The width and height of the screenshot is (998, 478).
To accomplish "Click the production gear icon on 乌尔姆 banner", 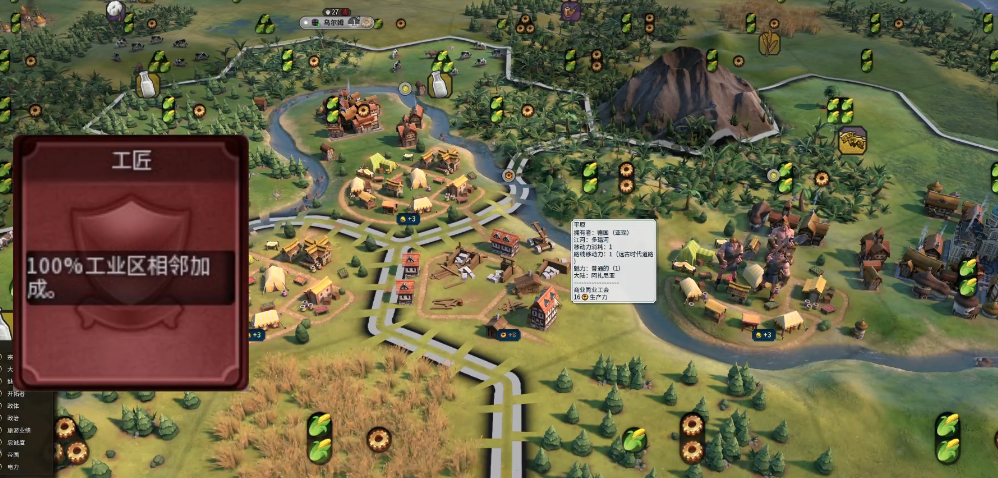I will pos(367,22).
